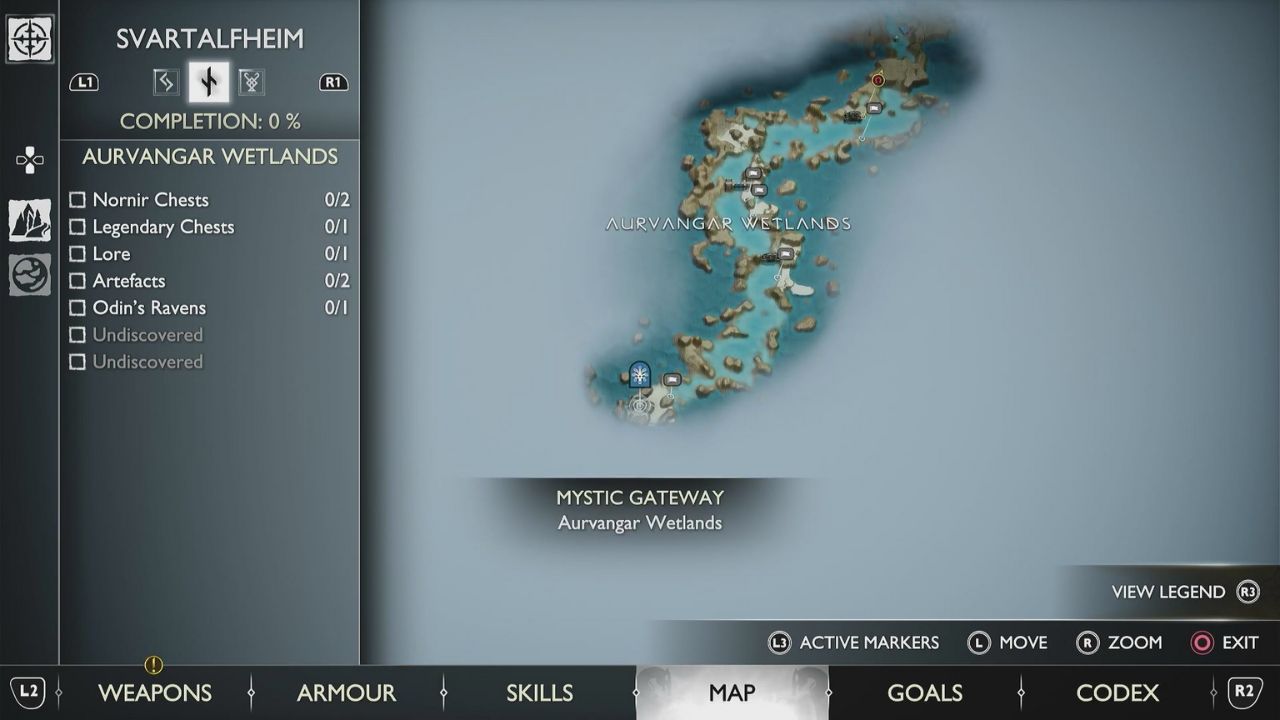
Task: Tick the Legendary Chests checkbox
Action: click(x=77, y=227)
